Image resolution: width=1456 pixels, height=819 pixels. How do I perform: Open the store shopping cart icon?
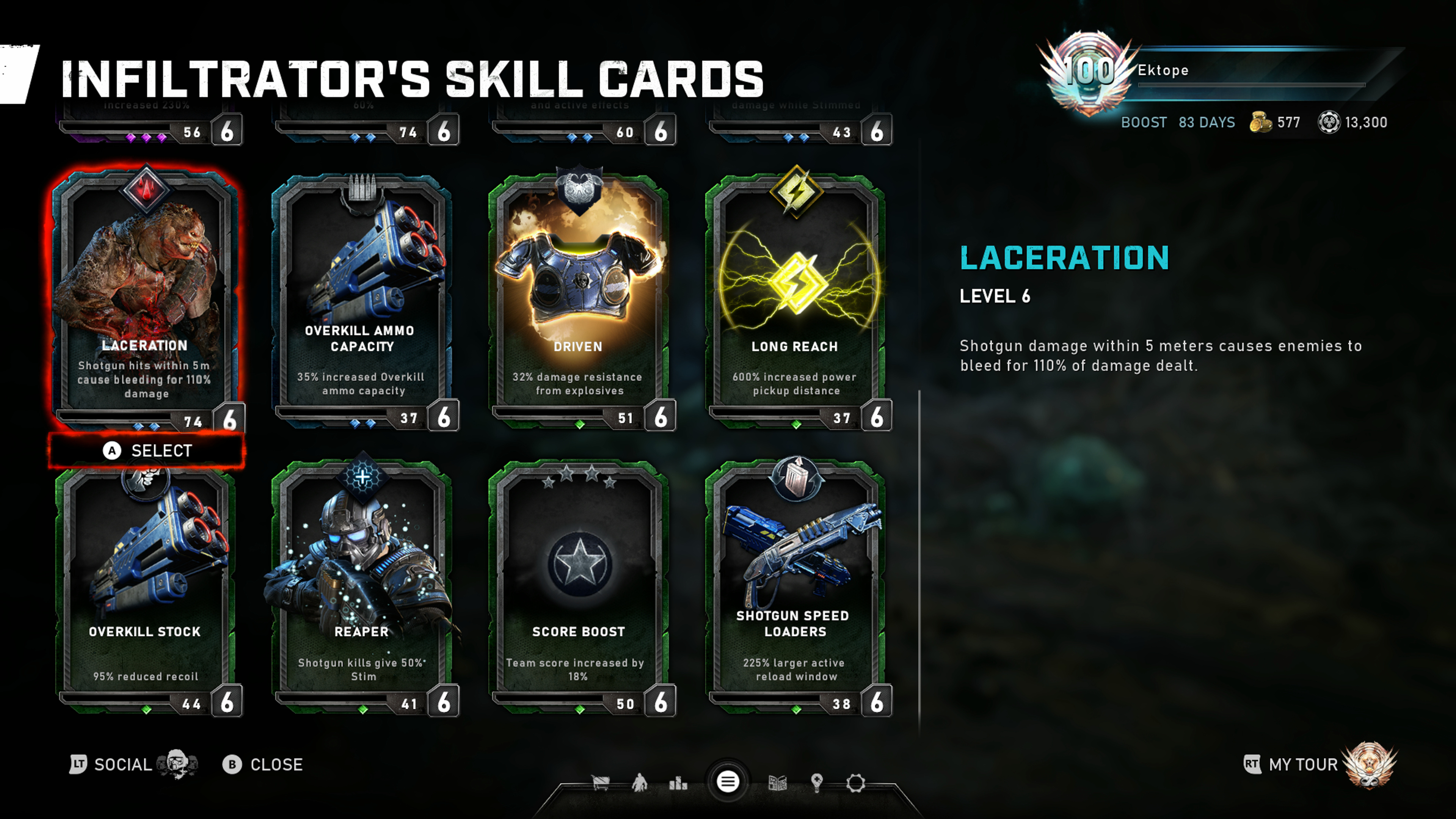[x=600, y=783]
